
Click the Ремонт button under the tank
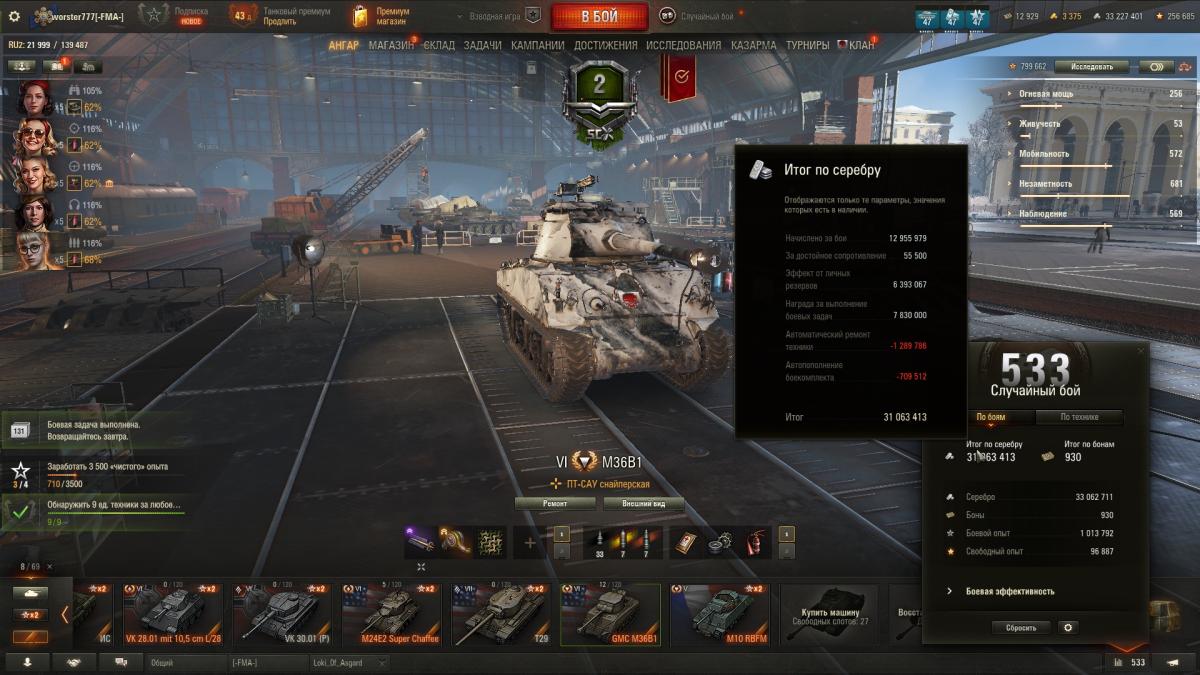click(x=555, y=504)
